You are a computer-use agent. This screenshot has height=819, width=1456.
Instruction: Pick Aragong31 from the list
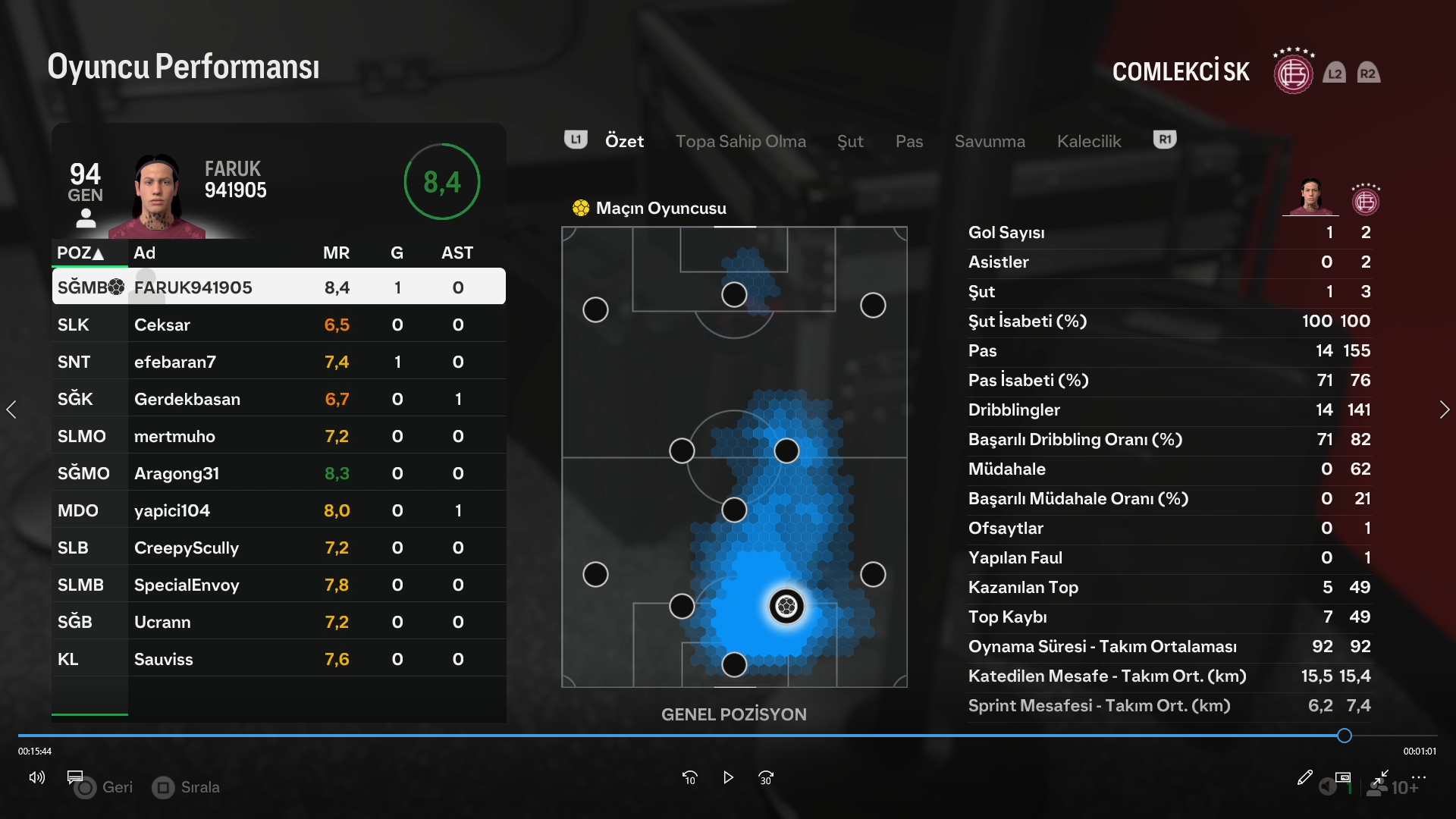tap(278, 473)
